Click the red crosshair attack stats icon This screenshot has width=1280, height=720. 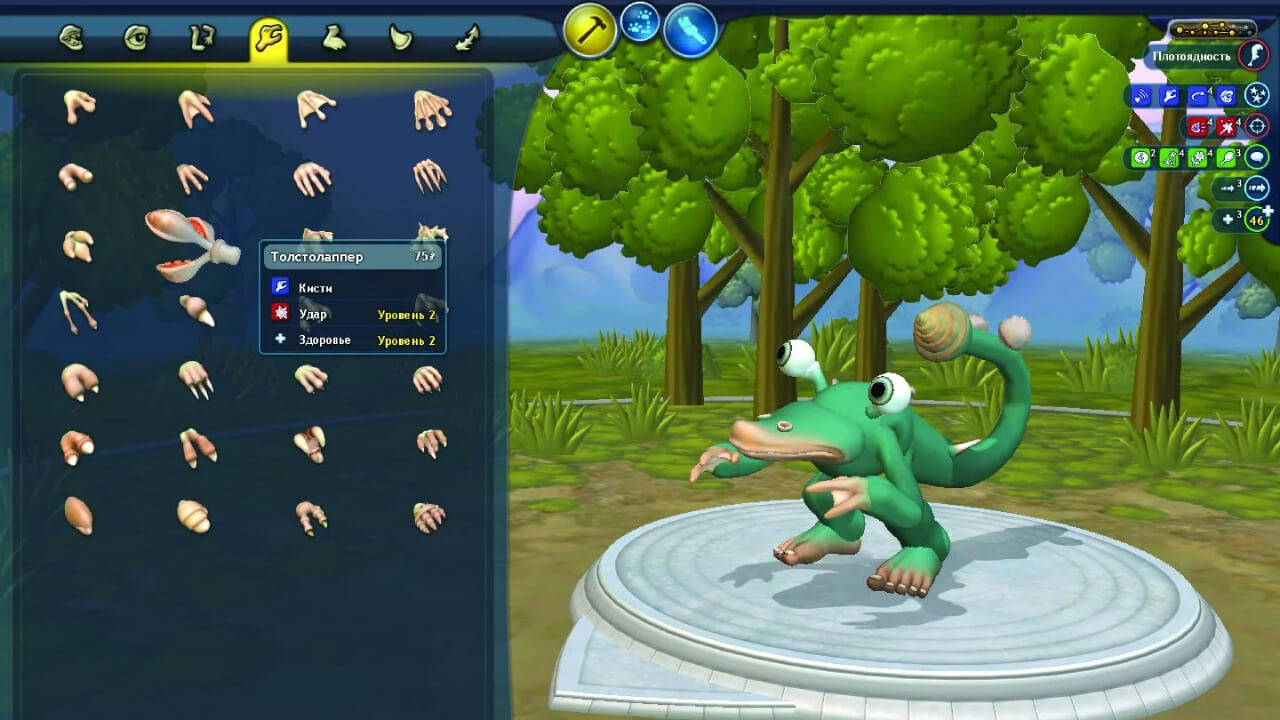point(1256,127)
